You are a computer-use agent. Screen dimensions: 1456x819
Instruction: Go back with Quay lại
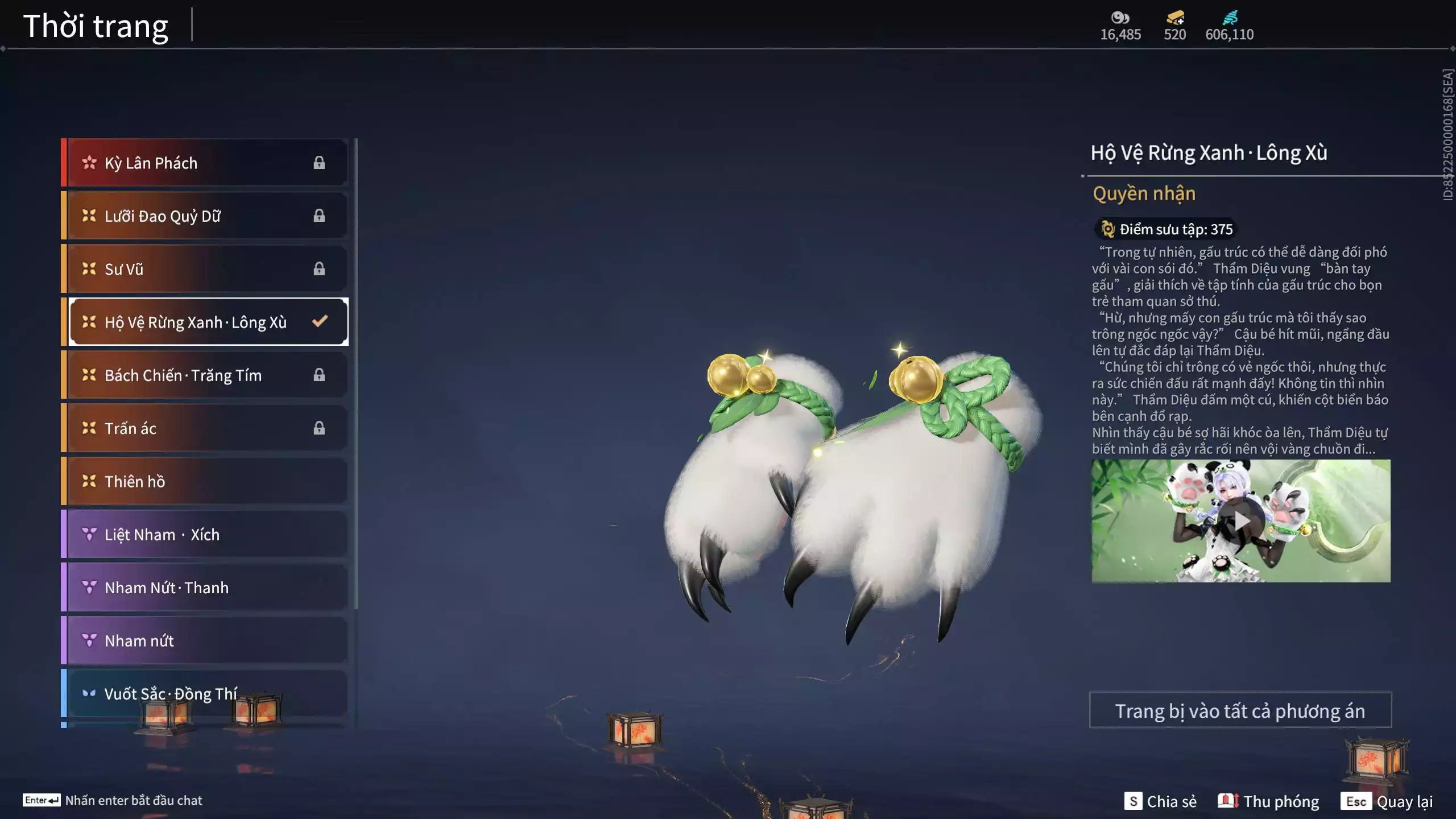pyautogui.click(x=1387, y=801)
